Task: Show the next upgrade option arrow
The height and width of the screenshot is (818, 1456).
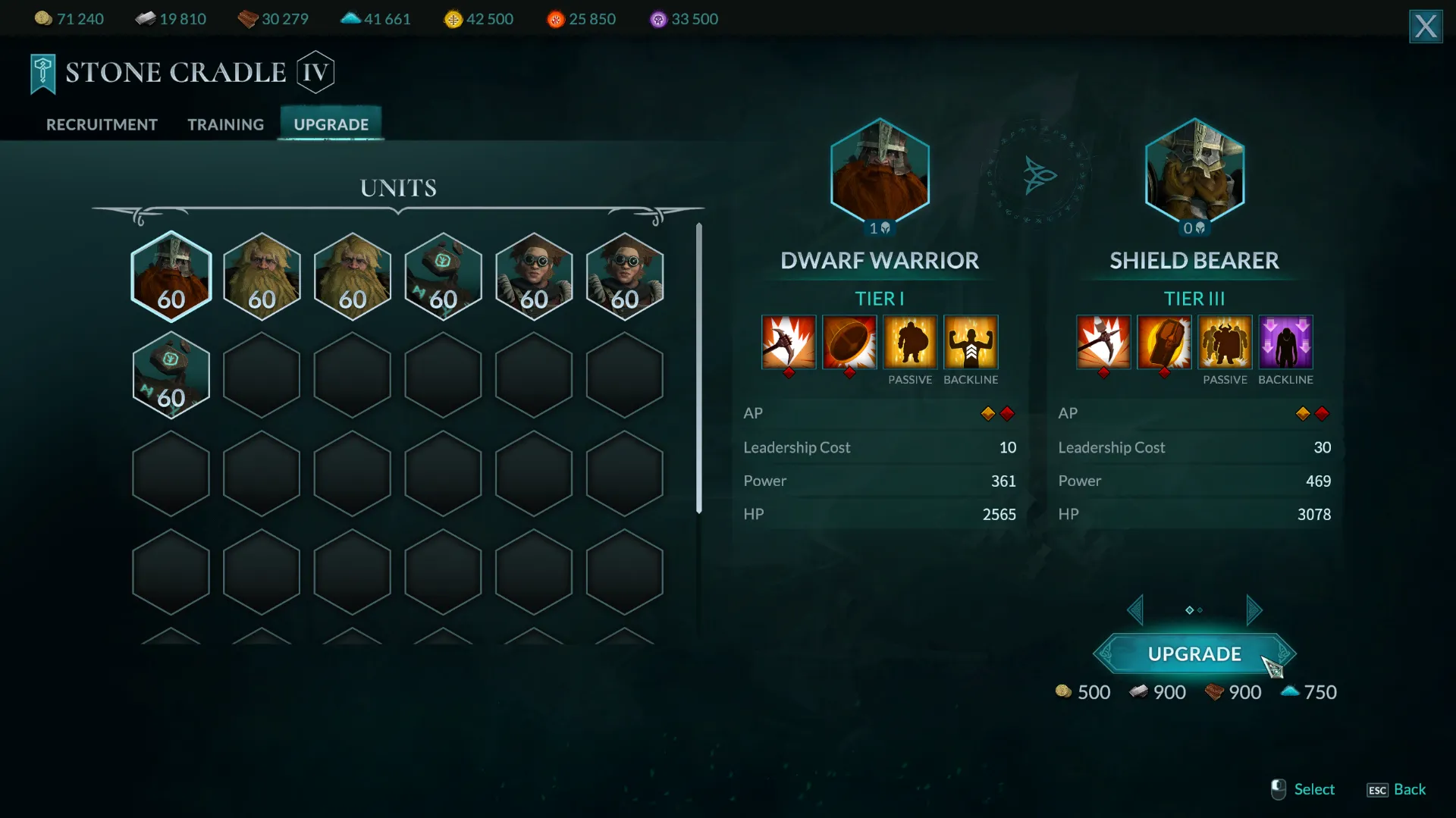Action: point(1254,610)
